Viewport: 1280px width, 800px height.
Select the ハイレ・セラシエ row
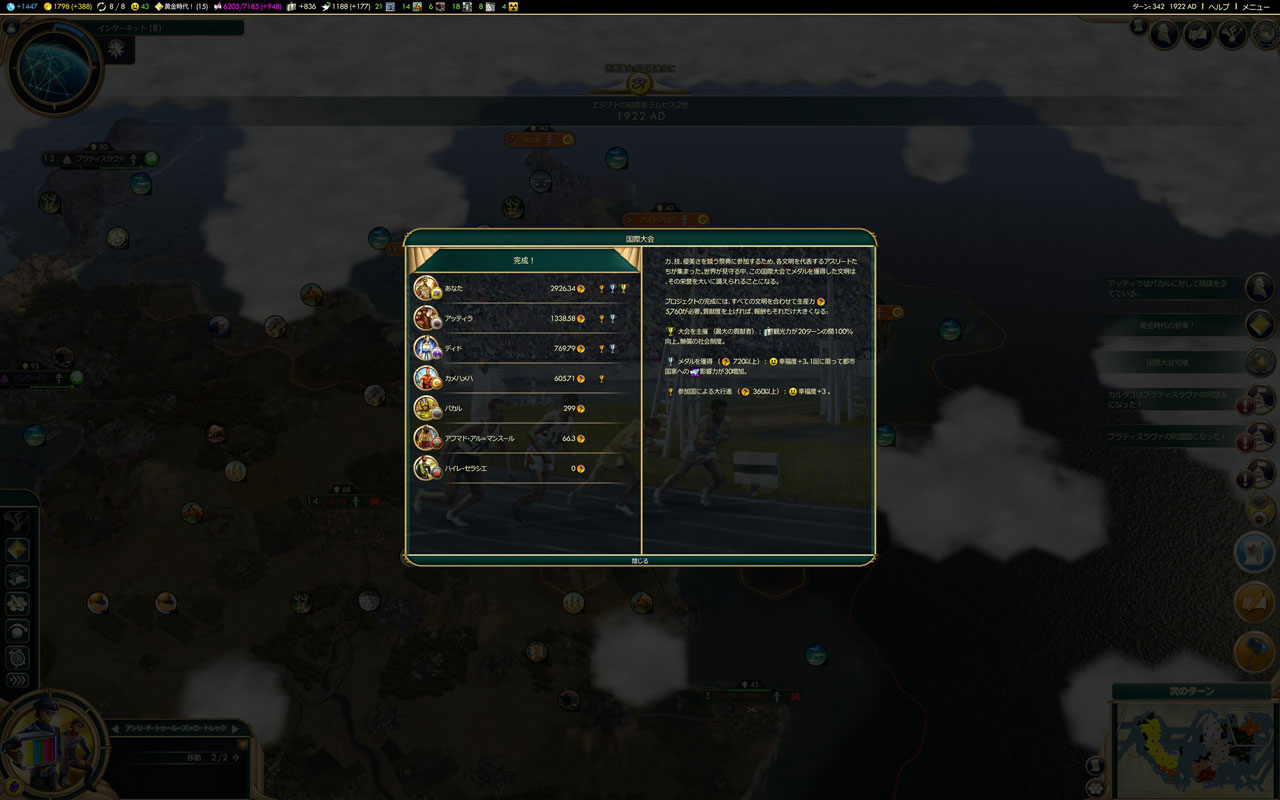point(523,468)
